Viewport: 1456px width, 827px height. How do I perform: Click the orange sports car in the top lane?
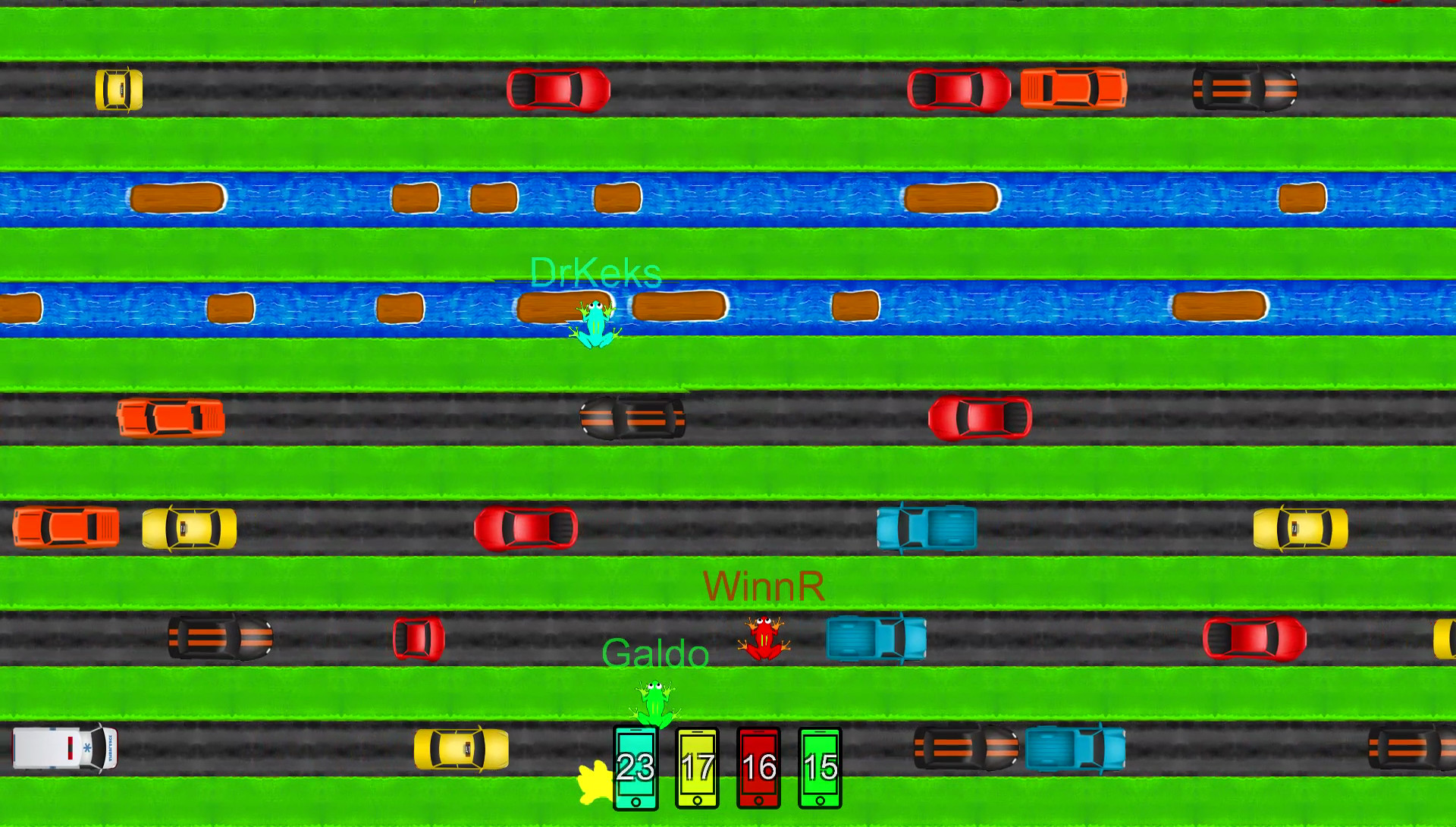1073,90
